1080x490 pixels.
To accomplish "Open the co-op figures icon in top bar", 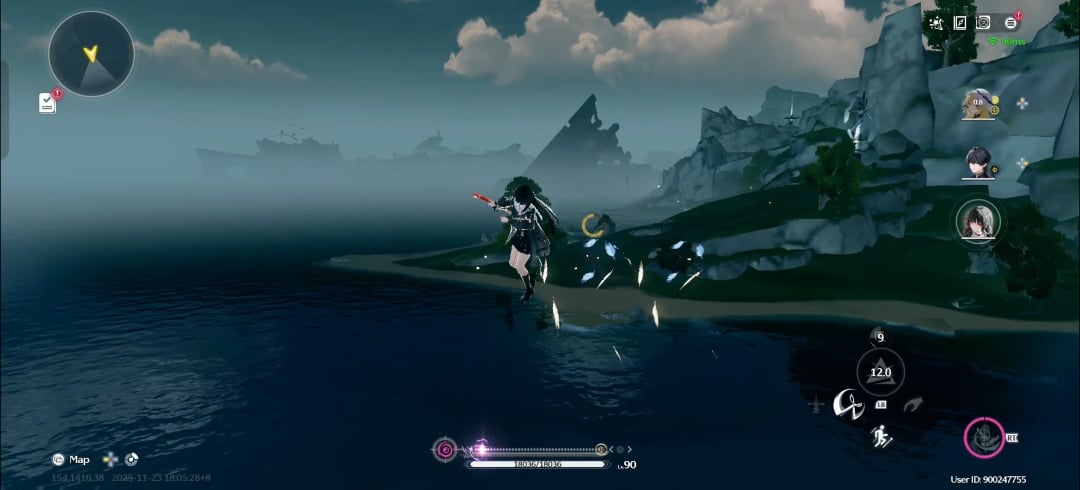I will click(x=936, y=22).
